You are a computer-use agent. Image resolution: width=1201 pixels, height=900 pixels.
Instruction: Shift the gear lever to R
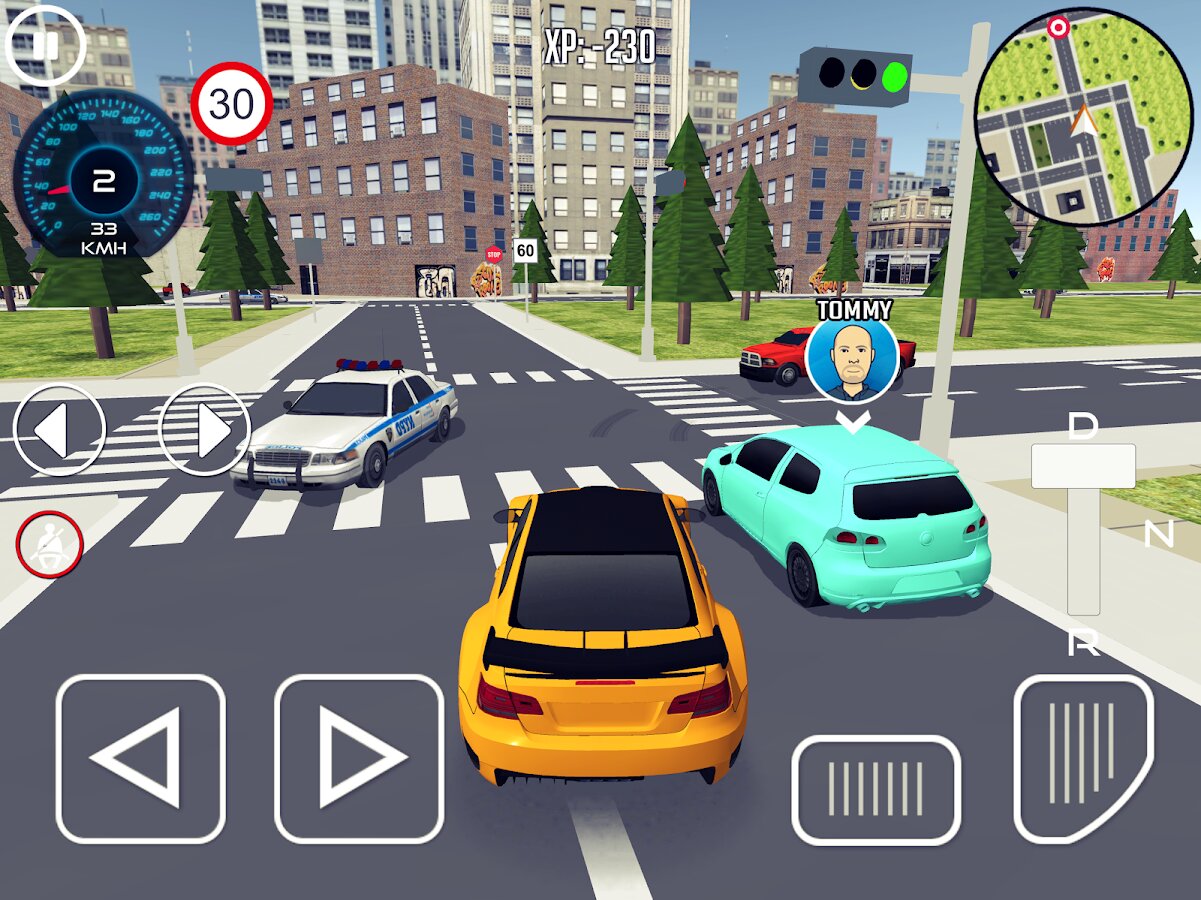1083,643
